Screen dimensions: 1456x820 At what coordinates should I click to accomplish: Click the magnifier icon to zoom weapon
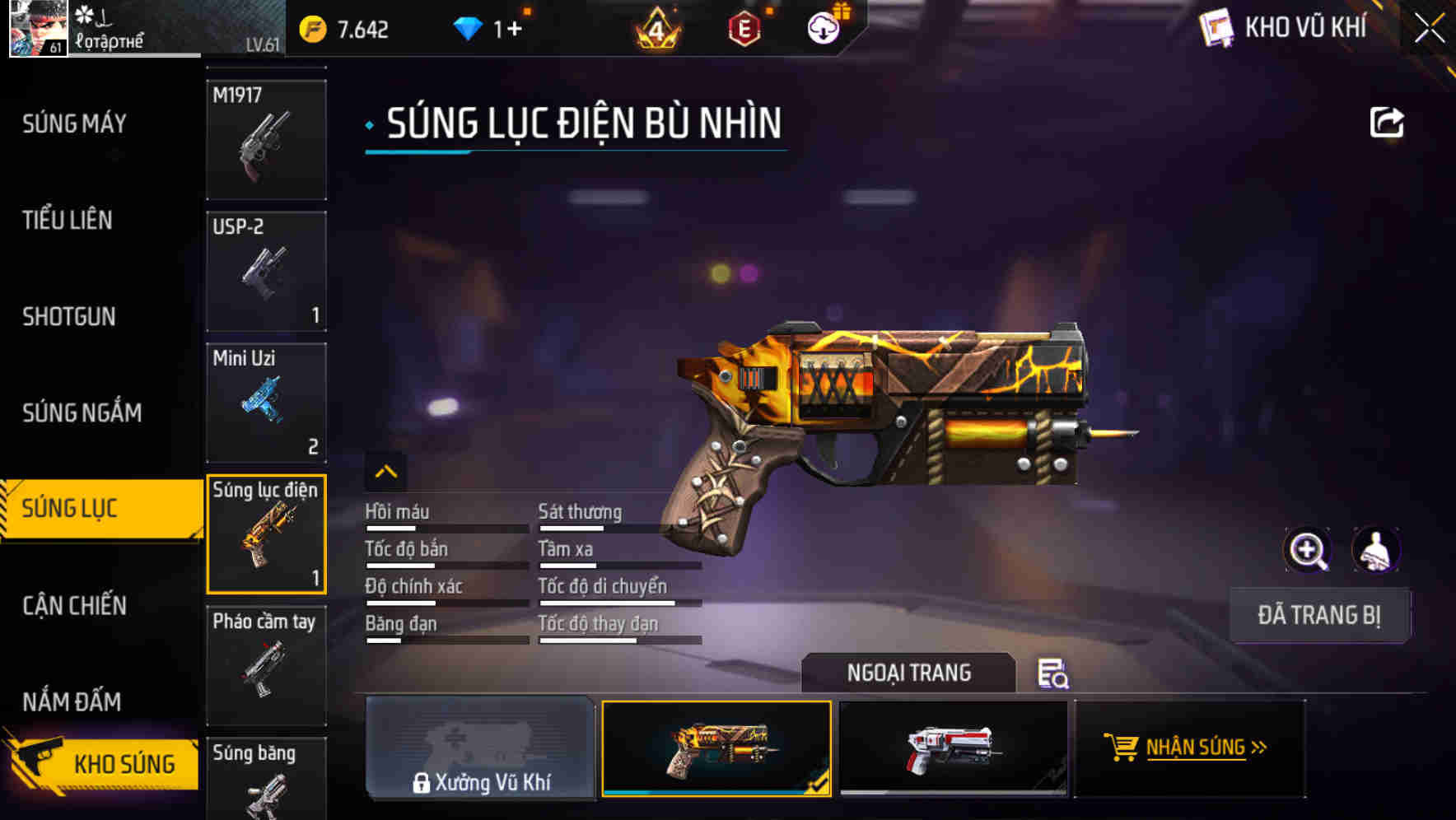[1308, 550]
